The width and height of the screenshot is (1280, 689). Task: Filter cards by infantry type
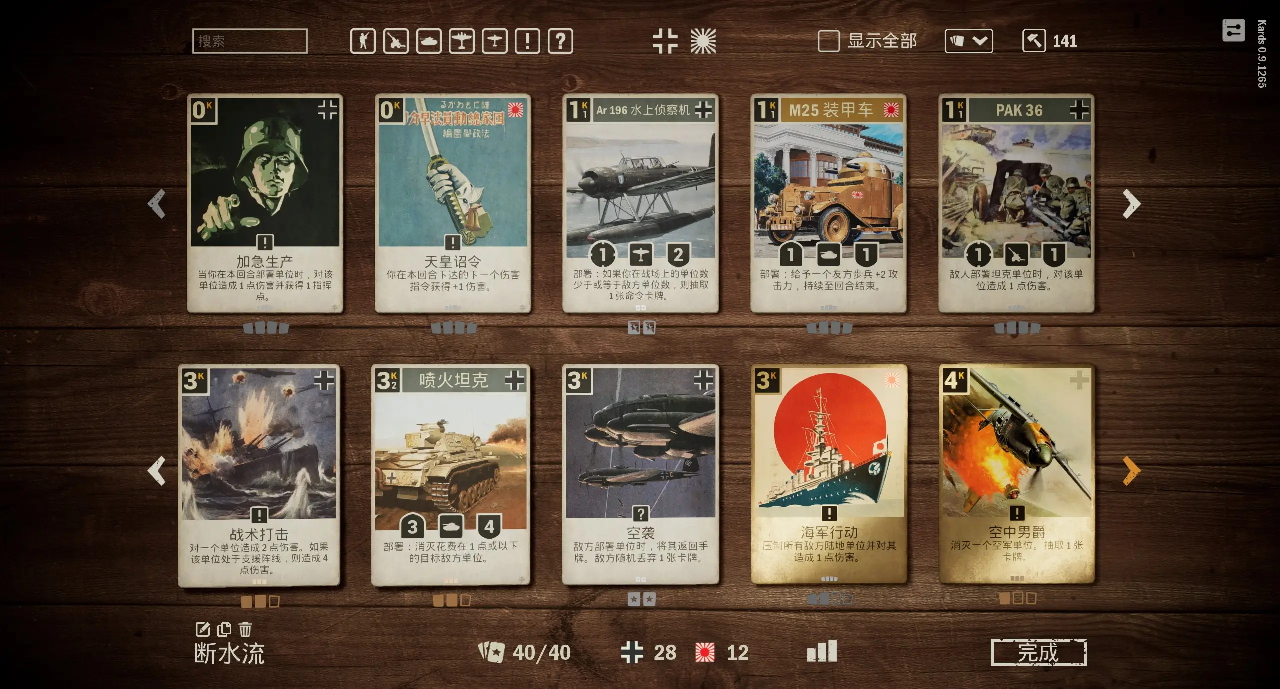[363, 41]
